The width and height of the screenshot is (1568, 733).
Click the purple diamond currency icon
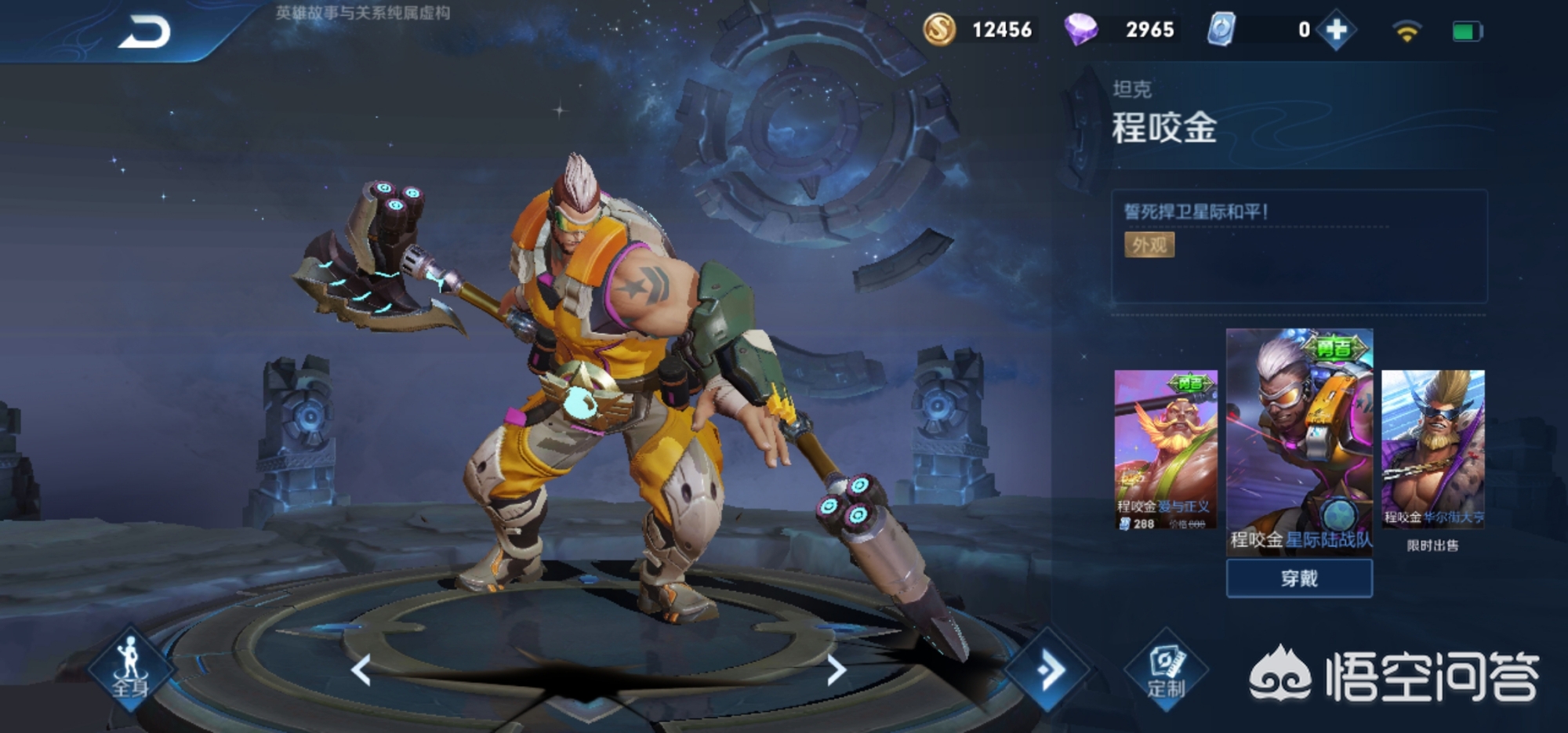(x=1080, y=30)
